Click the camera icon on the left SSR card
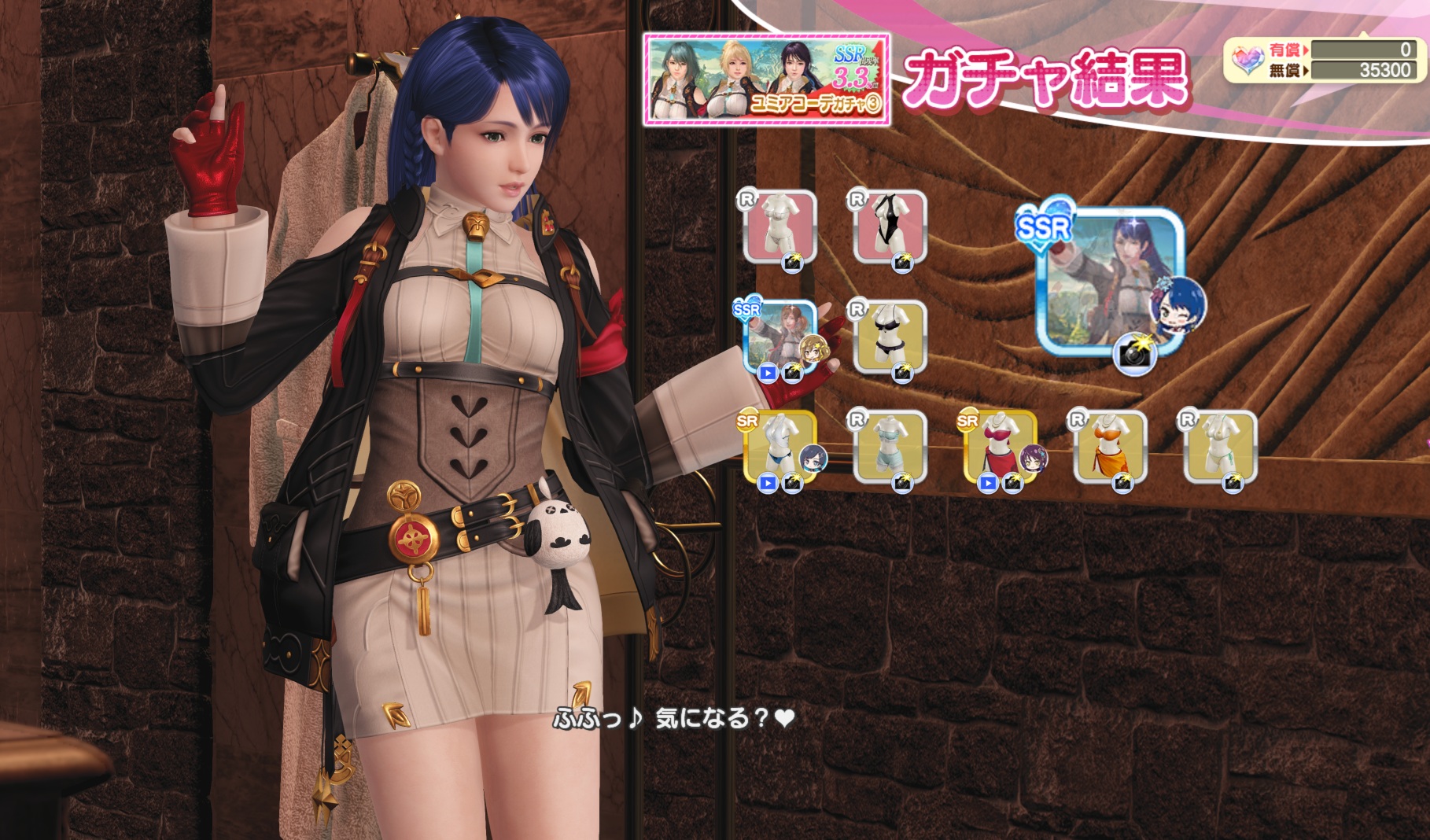The image size is (1430, 840). (793, 373)
